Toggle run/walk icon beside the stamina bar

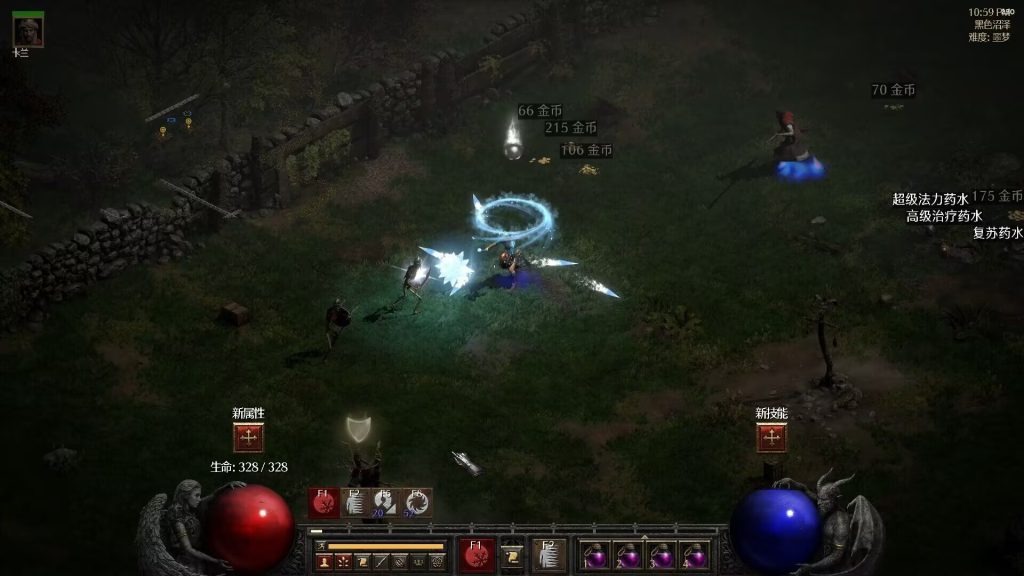coord(322,546)
